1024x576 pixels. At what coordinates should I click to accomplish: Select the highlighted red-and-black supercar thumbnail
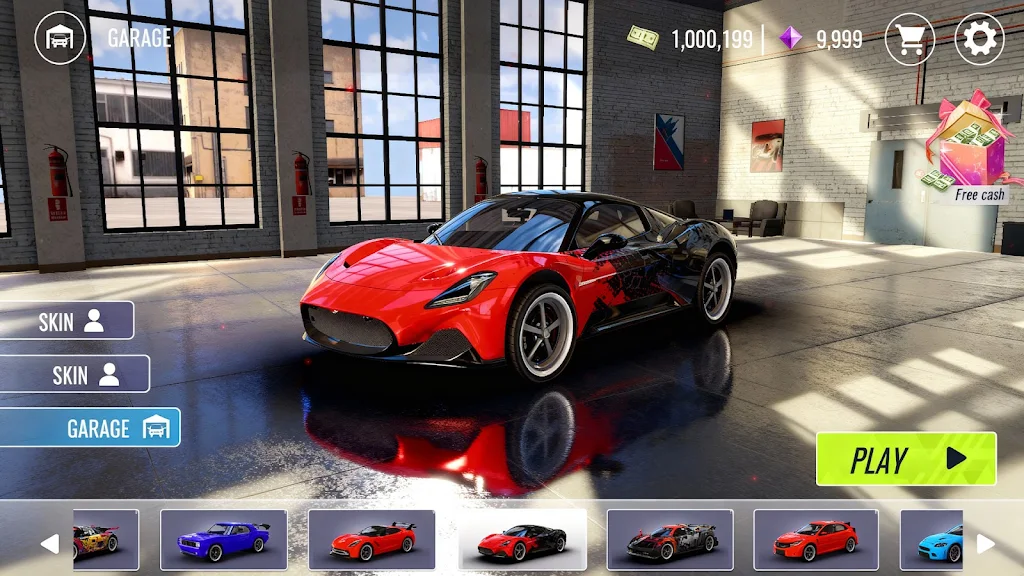522,540
